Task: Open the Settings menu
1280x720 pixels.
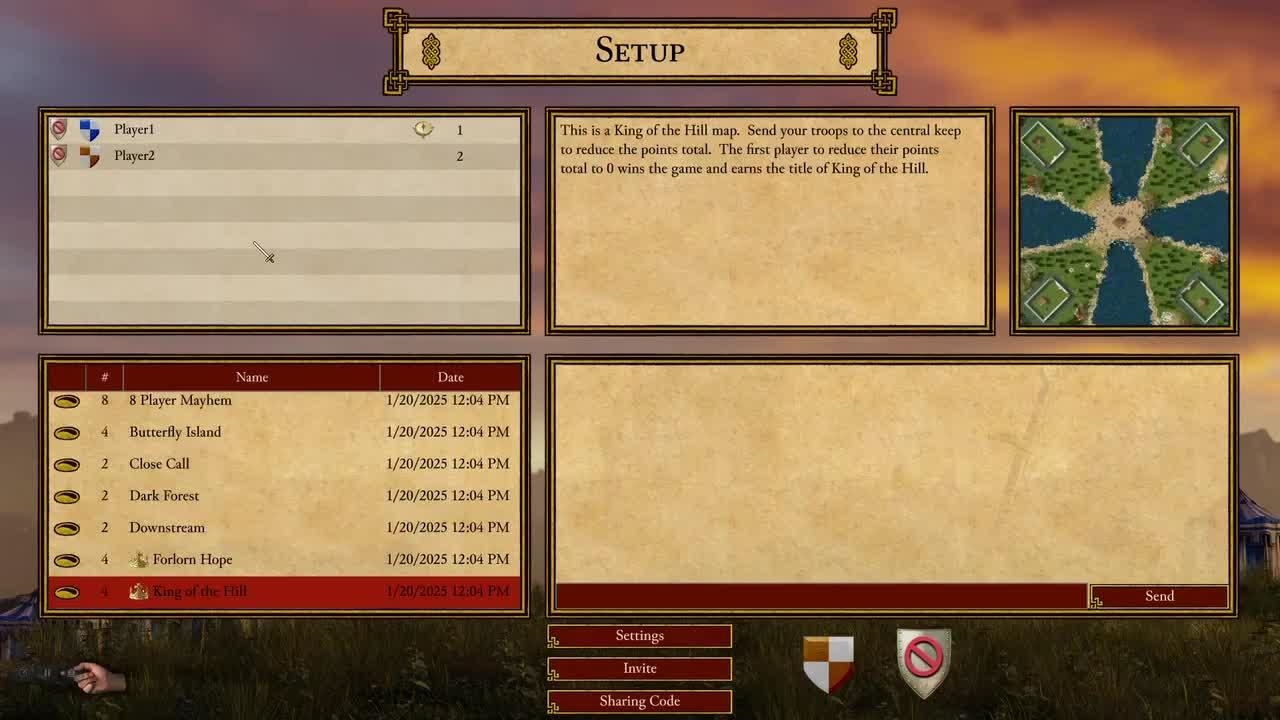Action: coord(640,636)
